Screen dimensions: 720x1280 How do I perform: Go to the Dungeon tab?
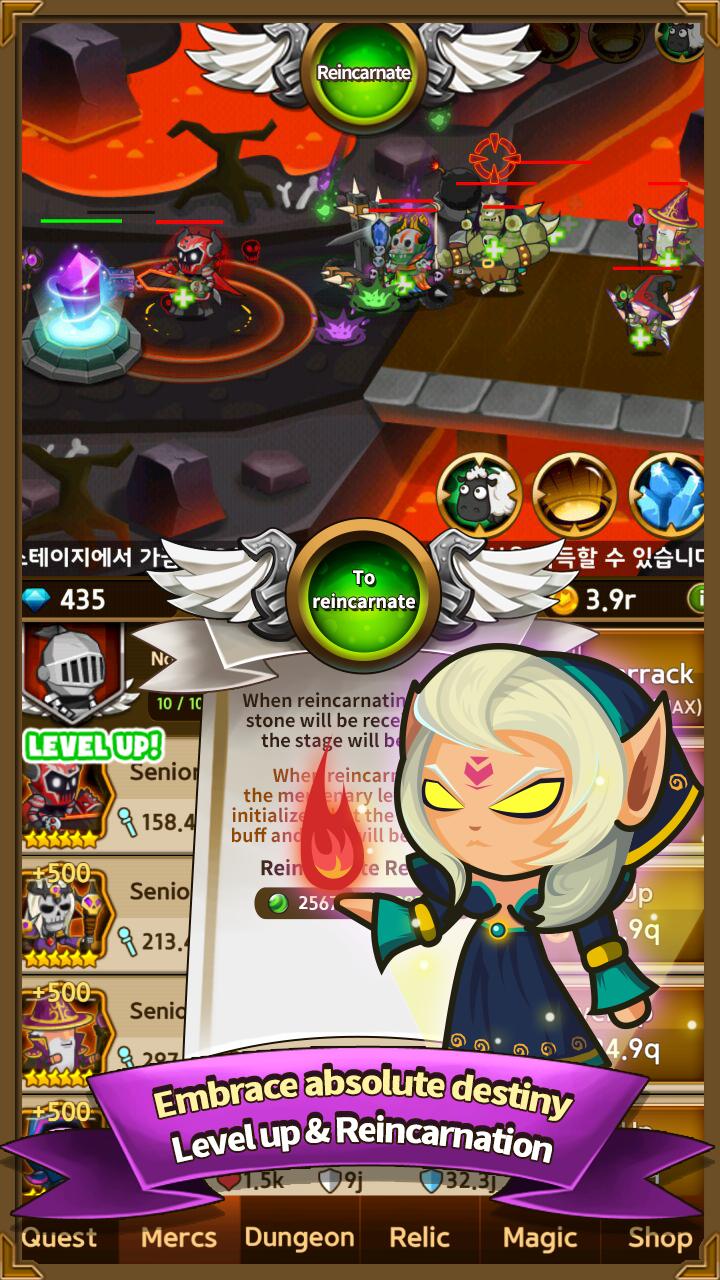pyautogui.click(x=299, y=1237)
